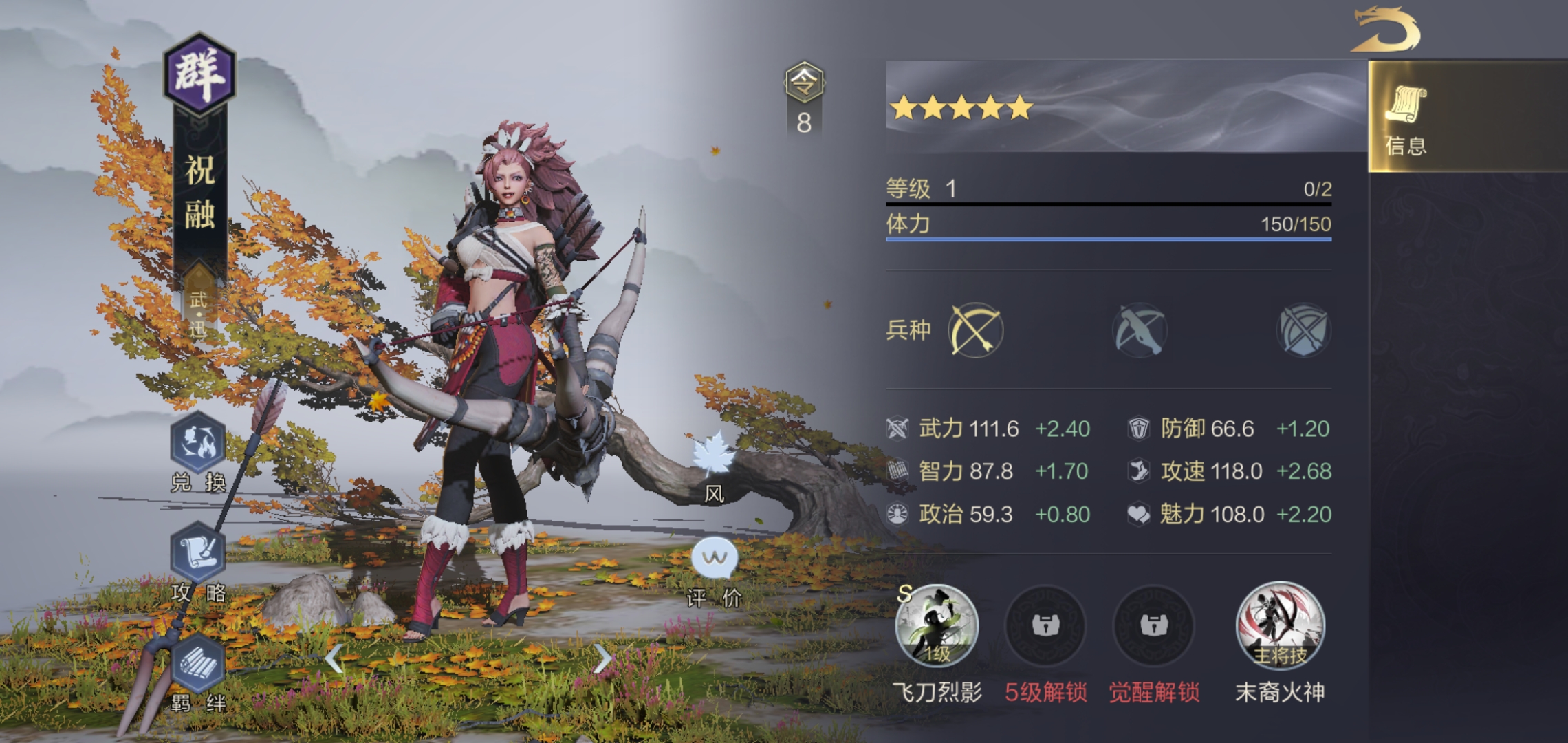
Task: Tap the locked 觉醒解锁 skill slot
Action: [1153, 626]
